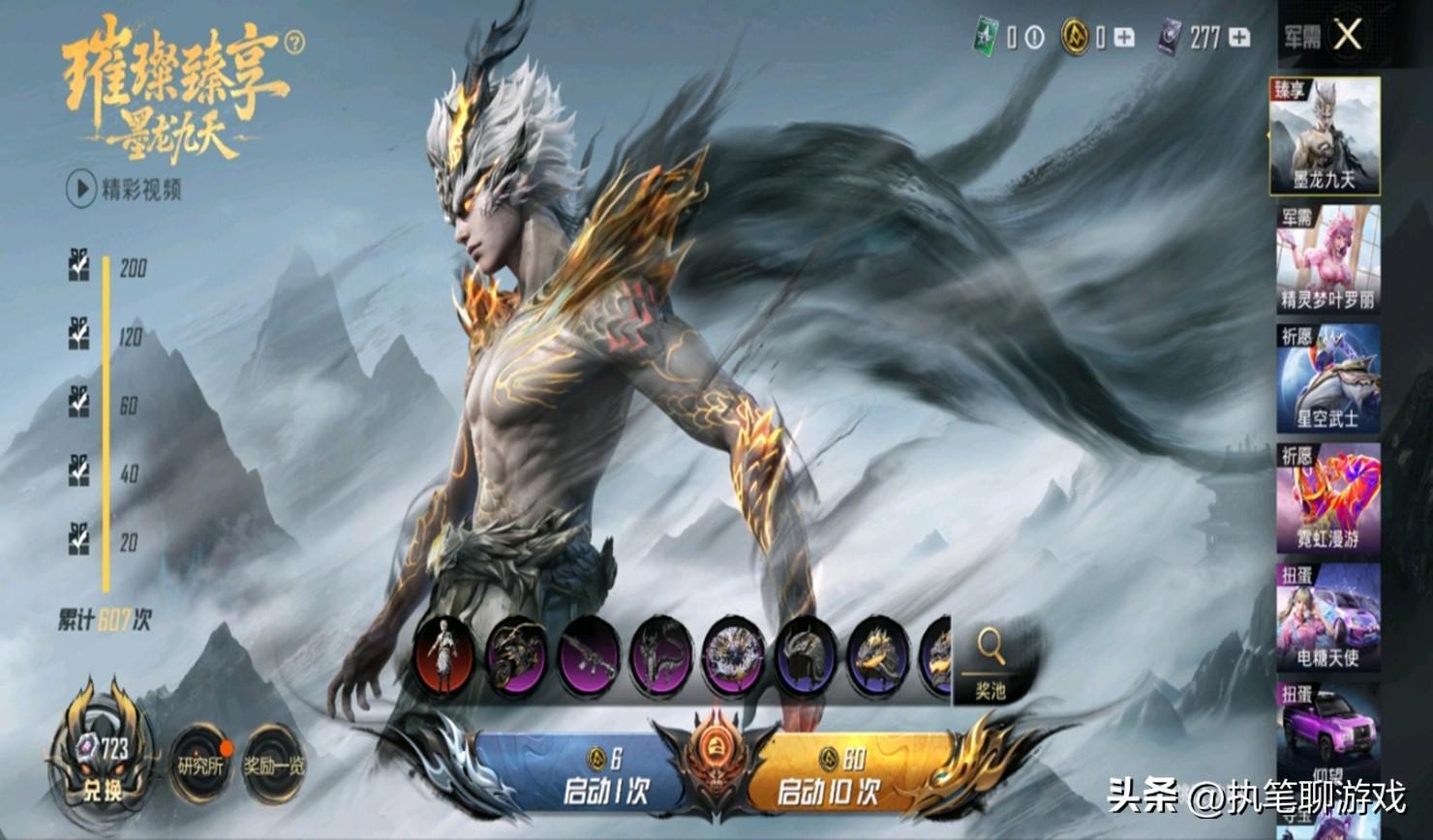The width and height of the screenshot is (1433, 840).
Task: Open the 奖池 prize pool magnifier
Action: coord(991,663)
